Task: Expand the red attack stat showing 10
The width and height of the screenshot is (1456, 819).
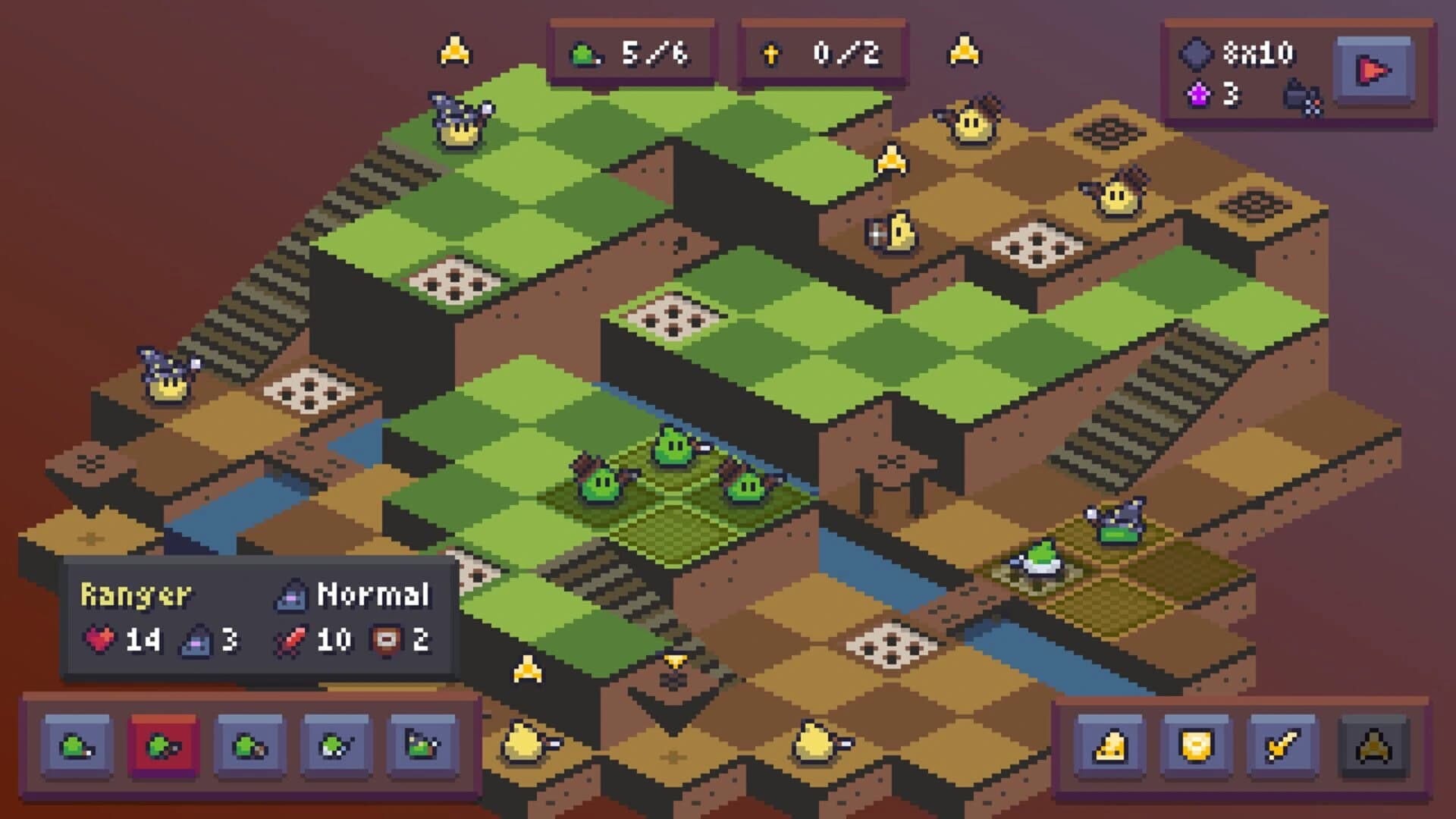Action: [x=318, y=641]
